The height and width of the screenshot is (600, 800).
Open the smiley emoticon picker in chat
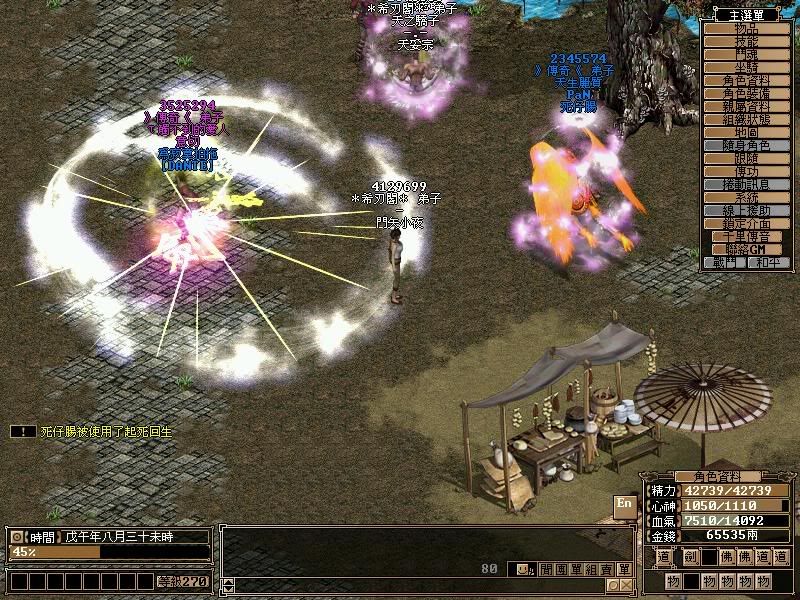click(x=523, y=569)
